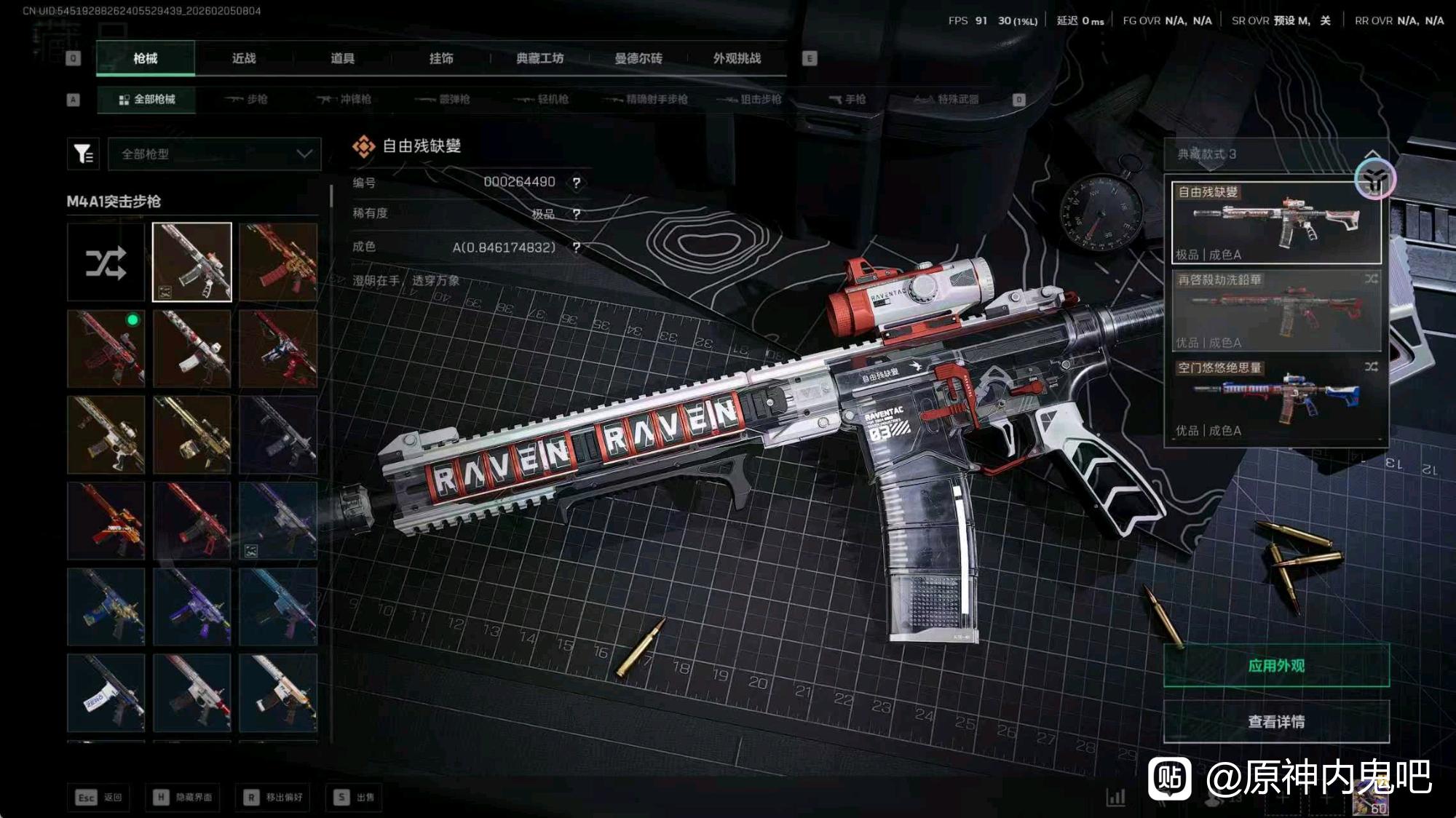Screen dimensions: 1456x818
Task: Select the 再啓殺劫洗鉛華 variant
Action: [1275, 311]
